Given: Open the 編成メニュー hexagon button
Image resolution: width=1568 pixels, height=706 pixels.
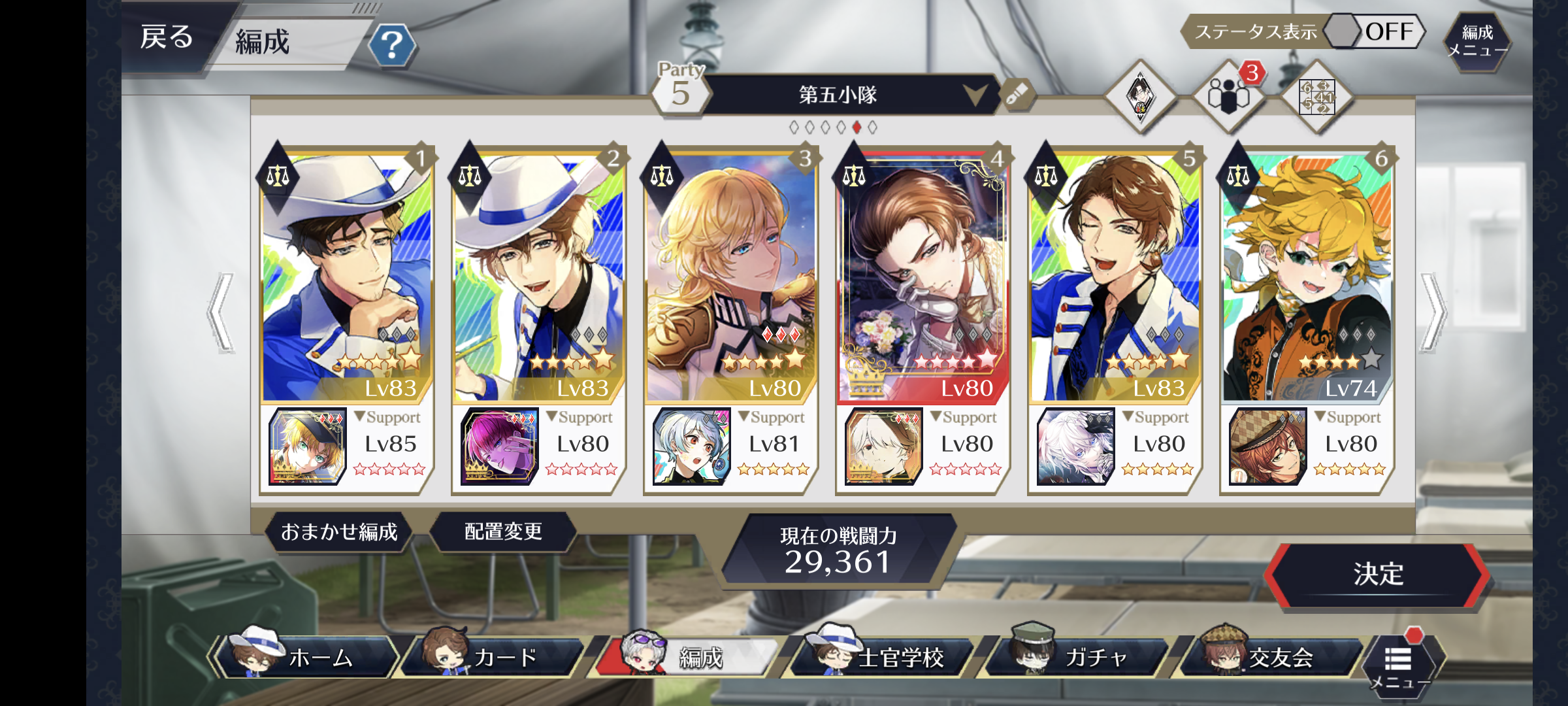Looking at the screenshot, I should [x=1477, y=41].
